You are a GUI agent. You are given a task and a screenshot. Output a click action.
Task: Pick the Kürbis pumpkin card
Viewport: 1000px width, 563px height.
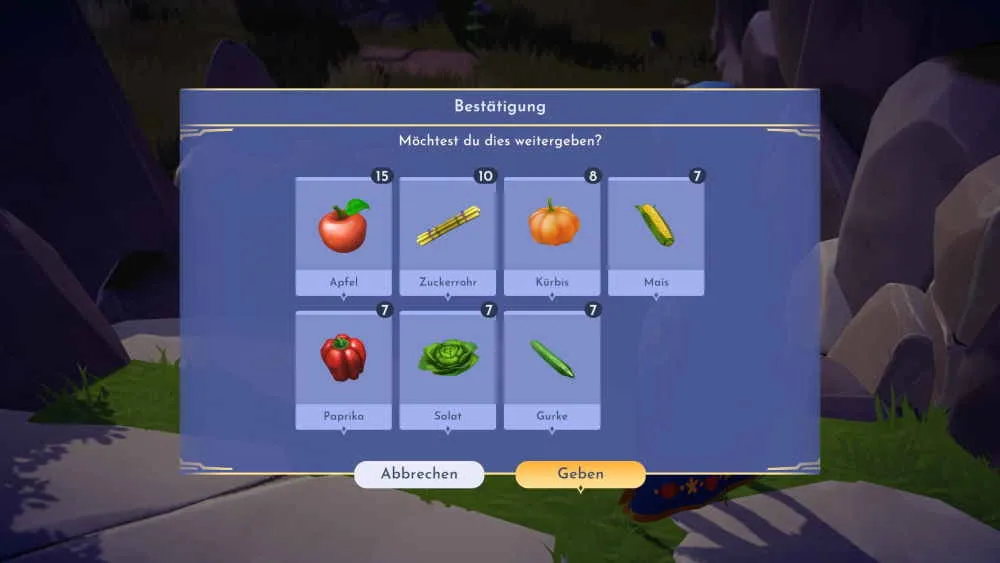tap(552, 236)
